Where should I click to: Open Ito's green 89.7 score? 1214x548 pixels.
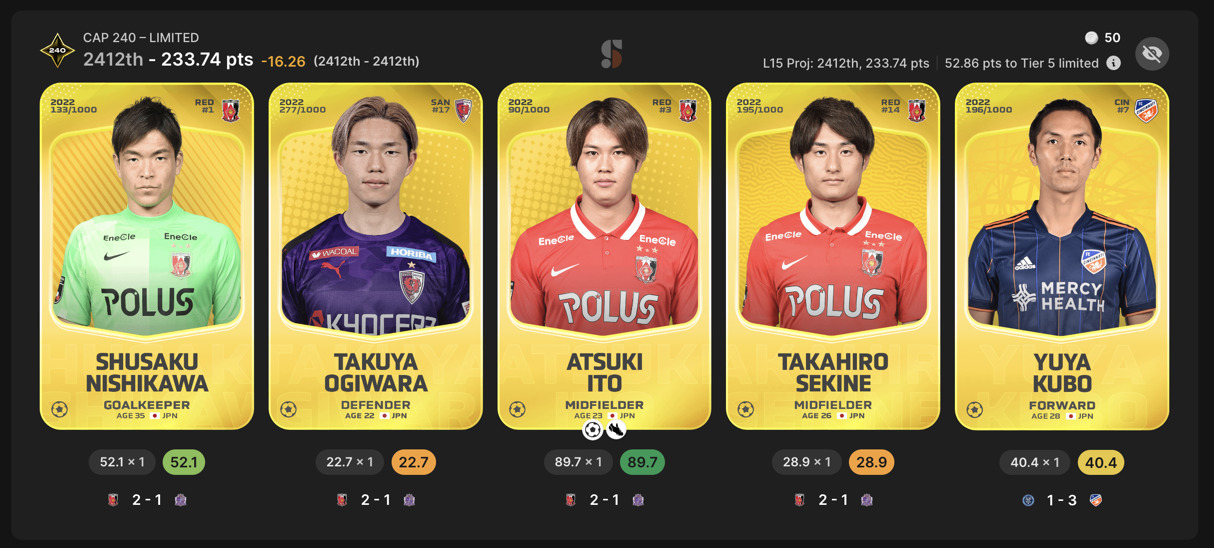coord(642,462)
